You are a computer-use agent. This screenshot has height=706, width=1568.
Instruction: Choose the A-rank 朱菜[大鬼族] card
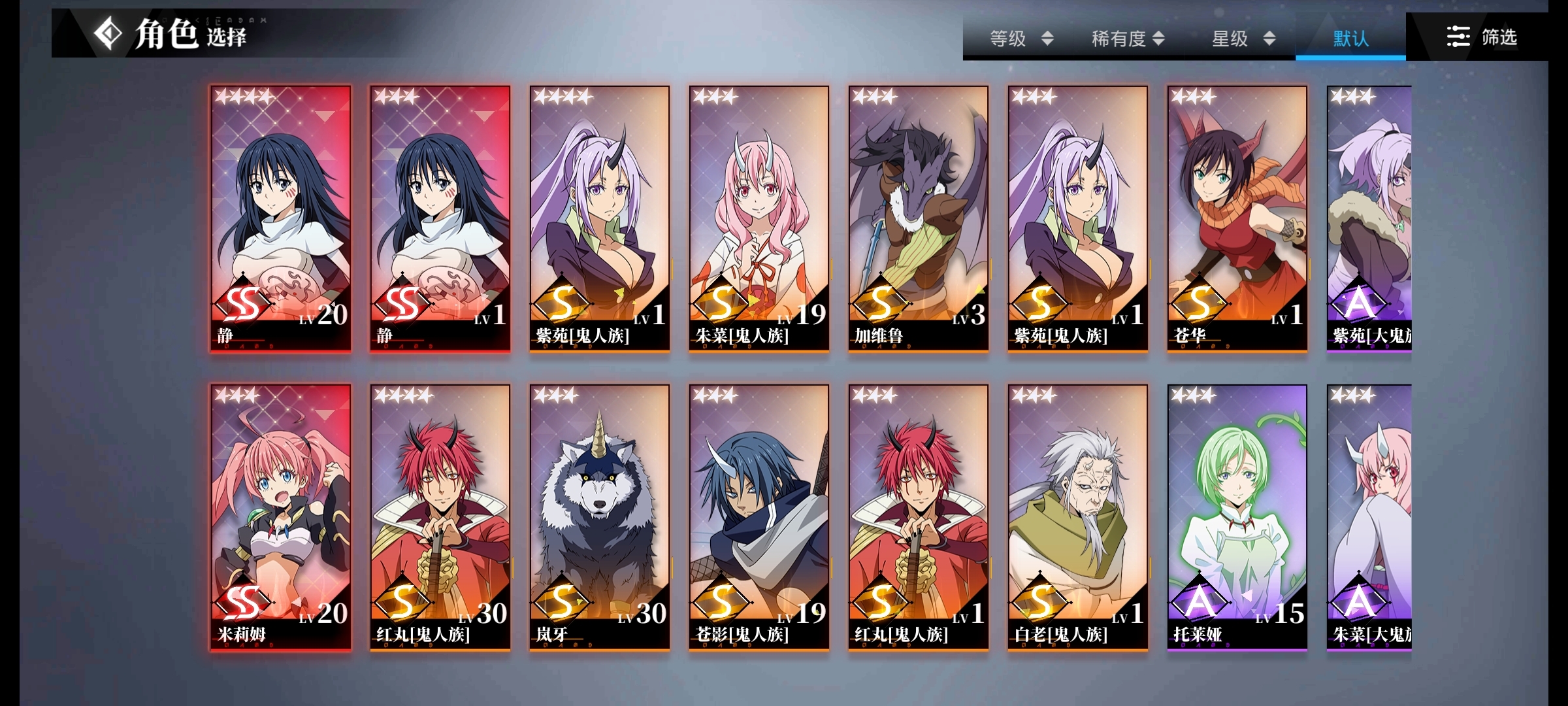(1369, 517)
